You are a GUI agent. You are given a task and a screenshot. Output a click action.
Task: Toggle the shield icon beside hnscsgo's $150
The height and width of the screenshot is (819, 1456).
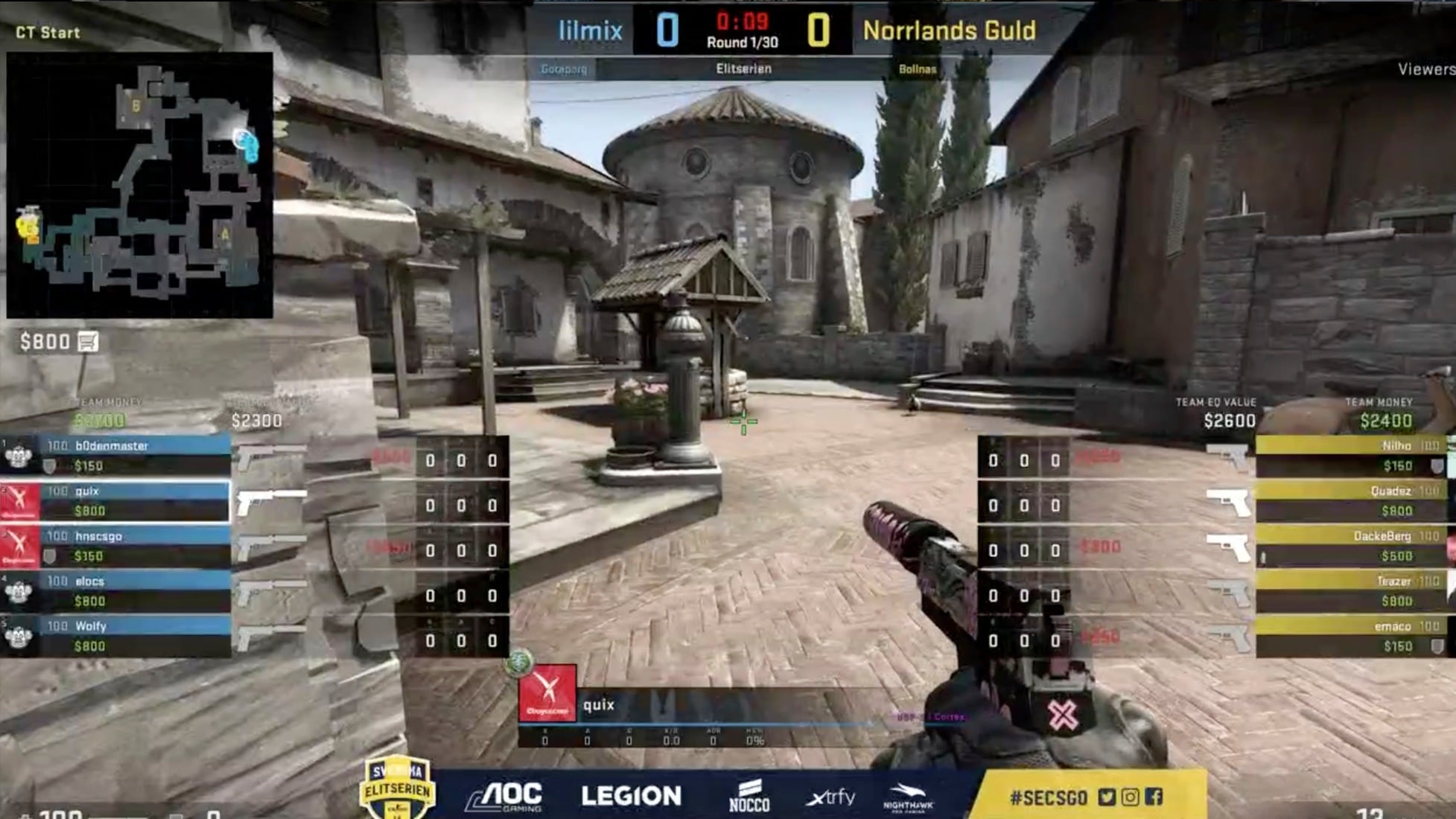coord(48,554)
